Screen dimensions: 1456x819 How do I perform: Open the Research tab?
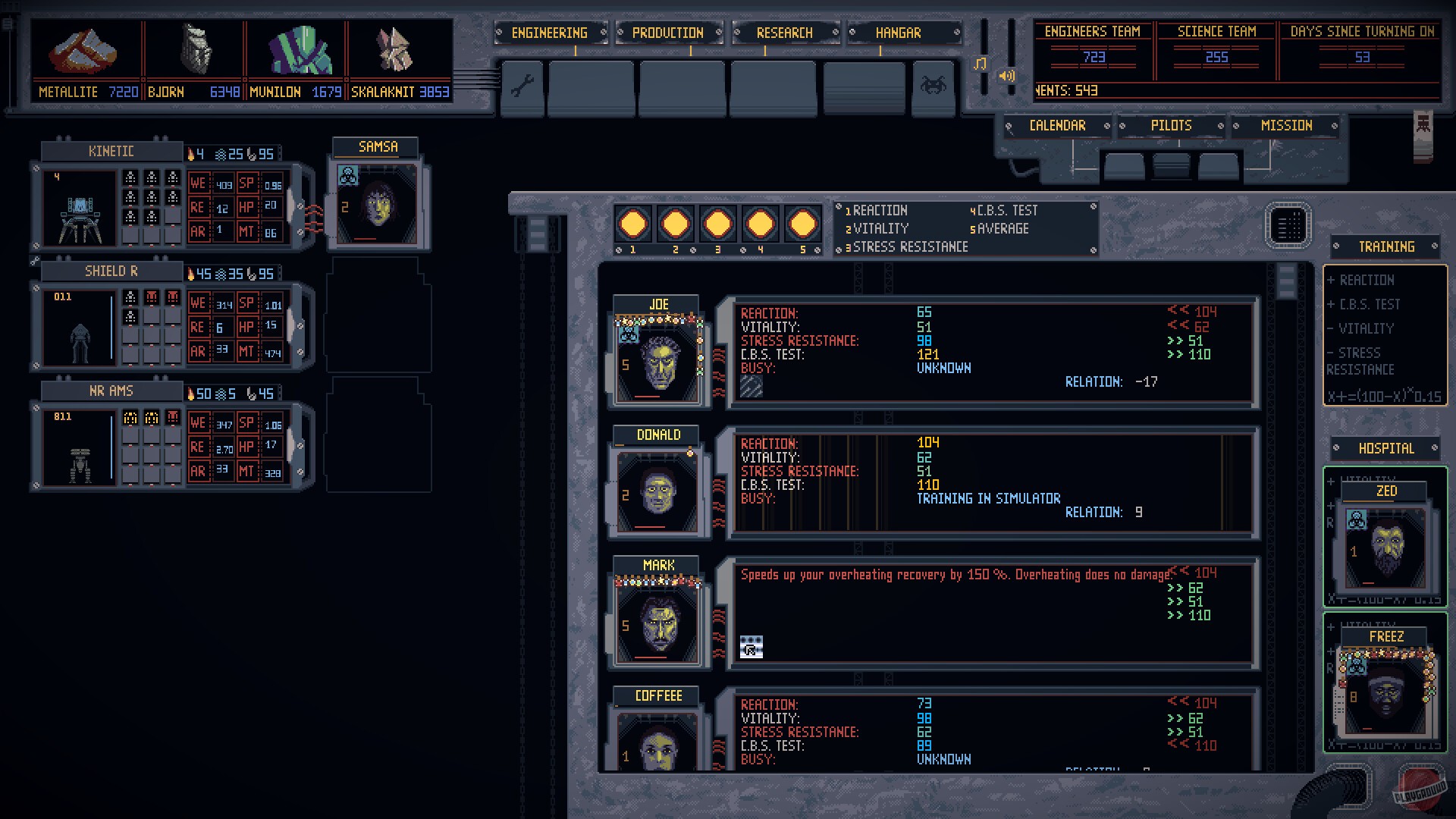[x=785, y=33]
